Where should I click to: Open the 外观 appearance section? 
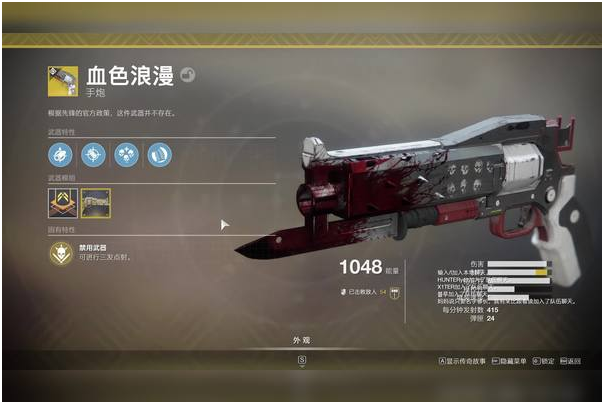click(301, 340)
